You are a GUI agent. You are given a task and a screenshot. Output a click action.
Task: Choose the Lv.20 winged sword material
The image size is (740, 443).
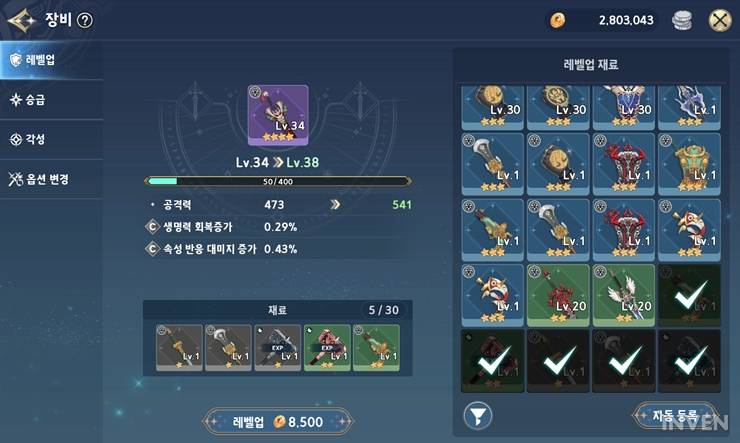tap(624, 294)
